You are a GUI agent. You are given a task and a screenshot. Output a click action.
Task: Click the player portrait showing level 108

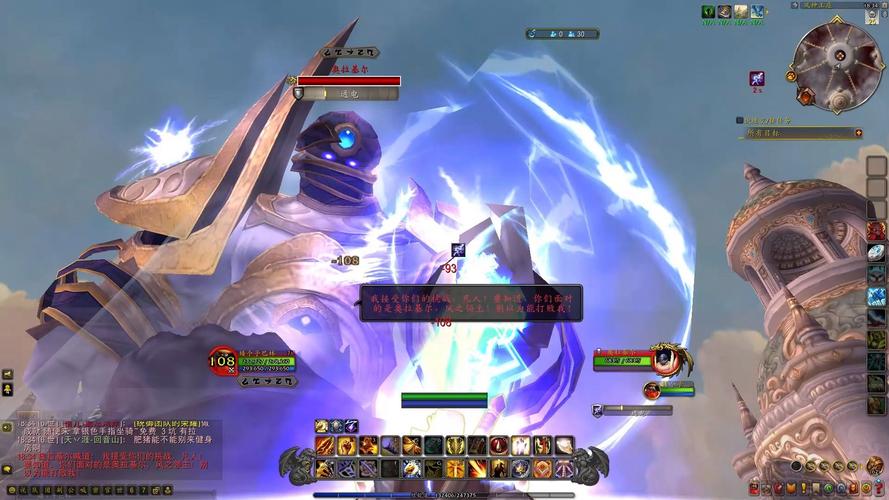point(222,360)
